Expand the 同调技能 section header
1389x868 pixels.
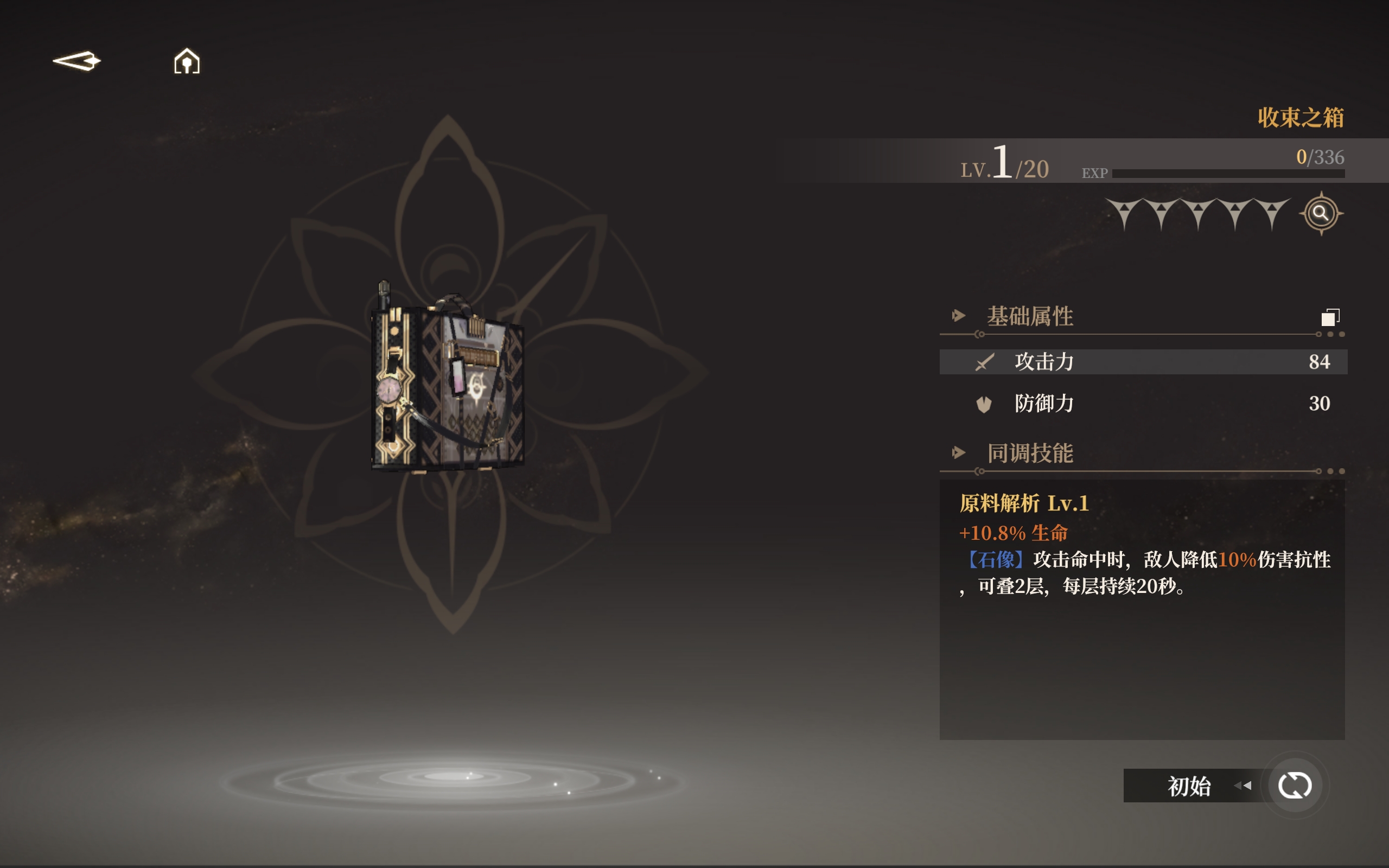[x=1030, y=454]
